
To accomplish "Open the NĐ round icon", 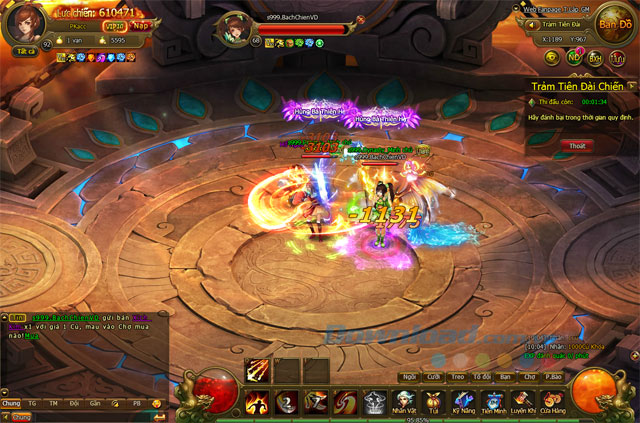I will click(x=574, y=59).
